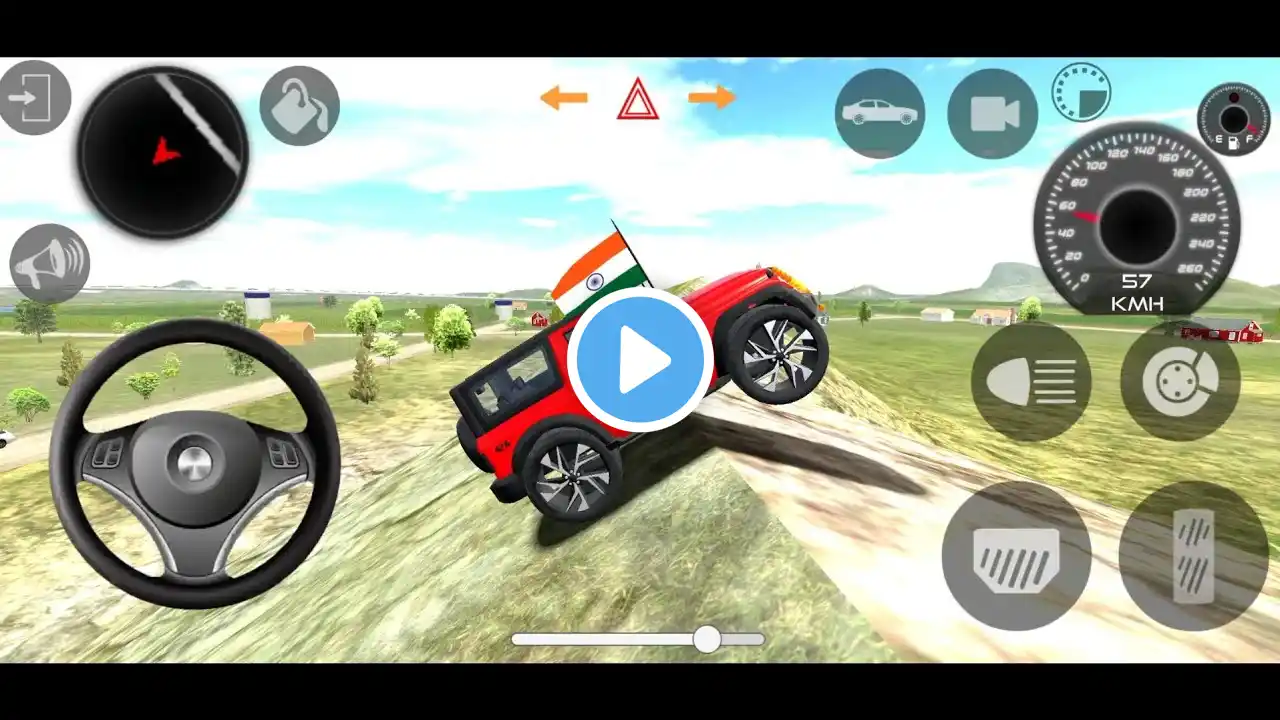Apply the disc handbrake button

pyautogui.click(x=1180, y=382)
